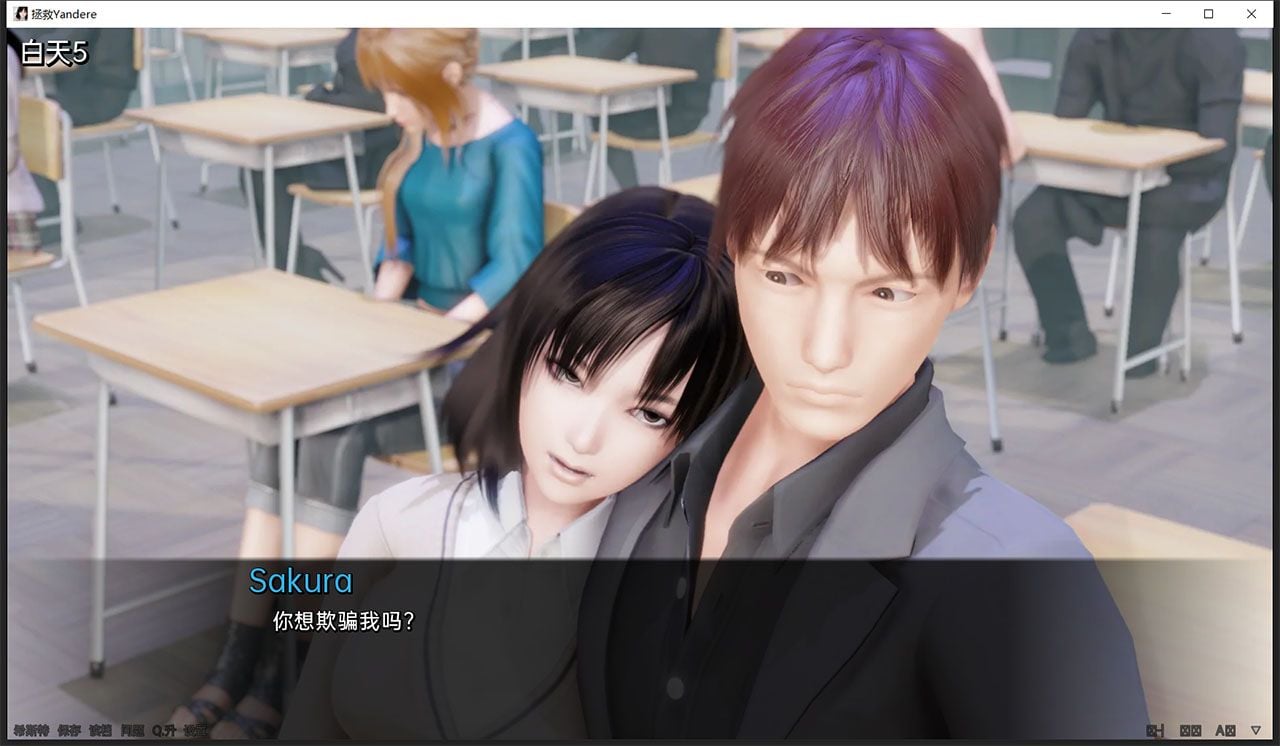1280x746 pixels.
Task: Maximize the 拯救Yandere game window
Action: point(1209,13)
